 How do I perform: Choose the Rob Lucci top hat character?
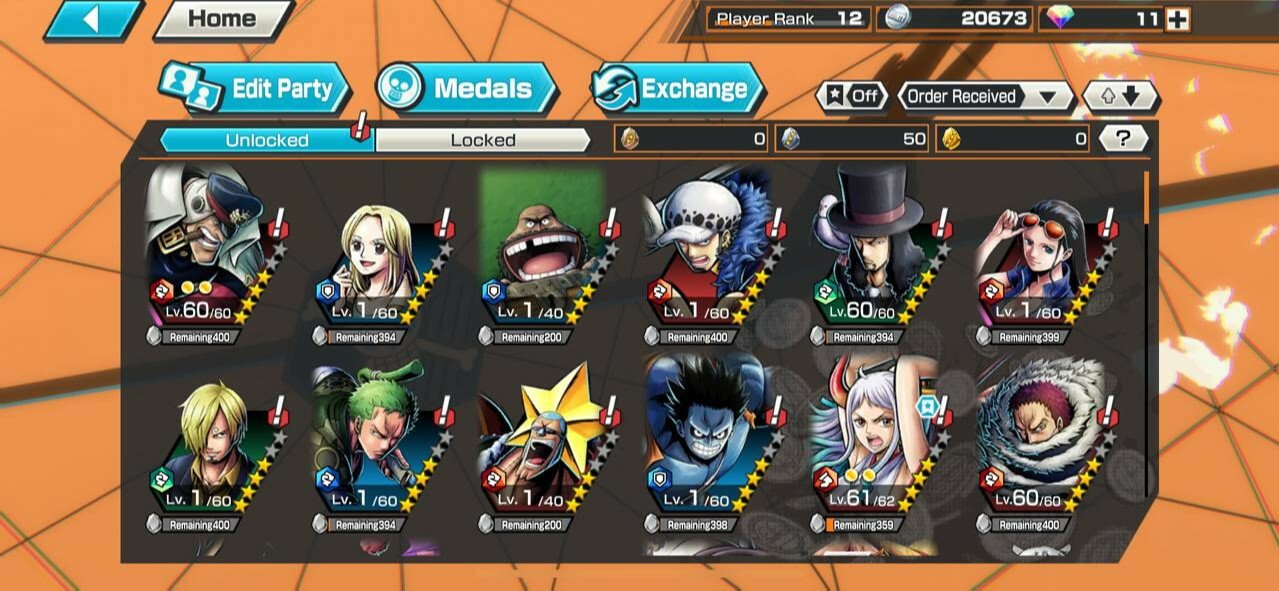tap(872, 257)
